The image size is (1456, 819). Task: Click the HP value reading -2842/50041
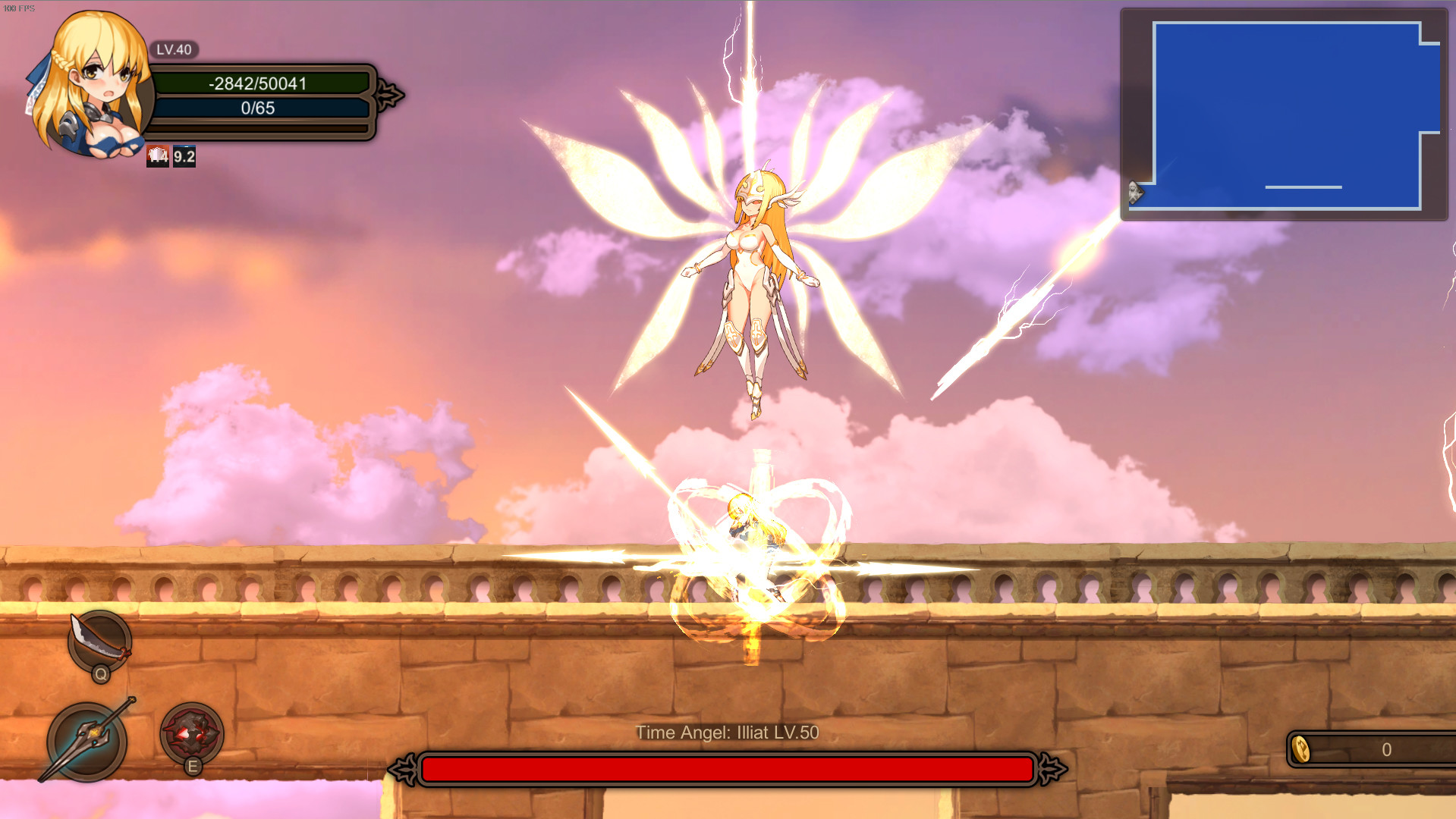259,83
